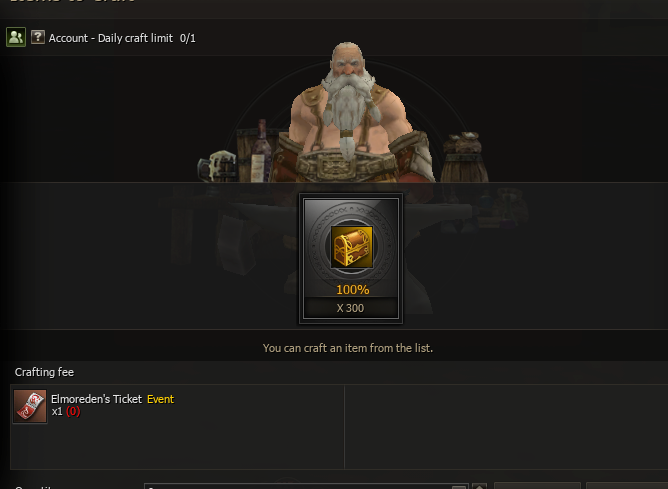Click the green account-wide icon

tap(15, 37)
